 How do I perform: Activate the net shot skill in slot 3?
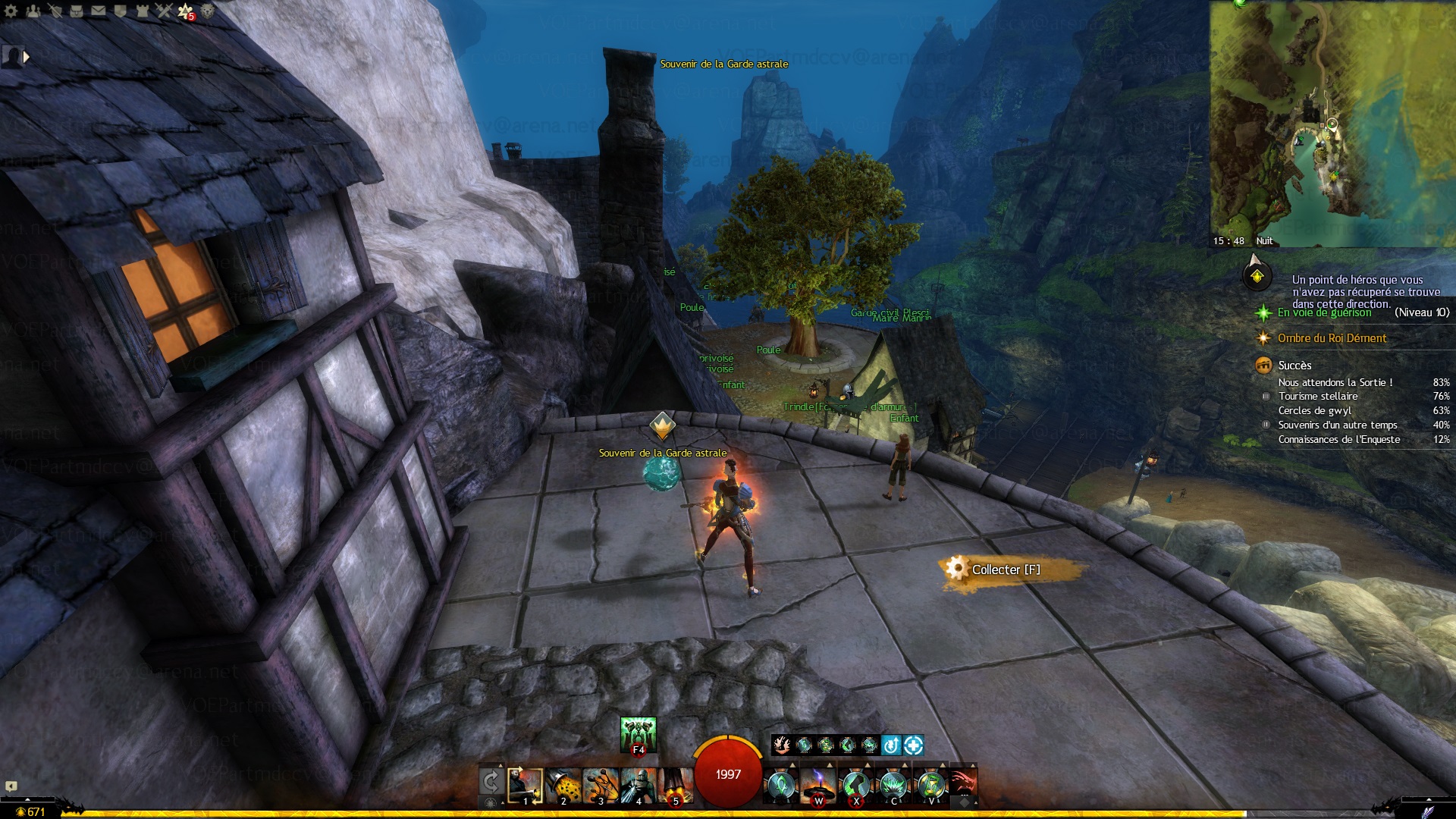[x=601, y=786]
